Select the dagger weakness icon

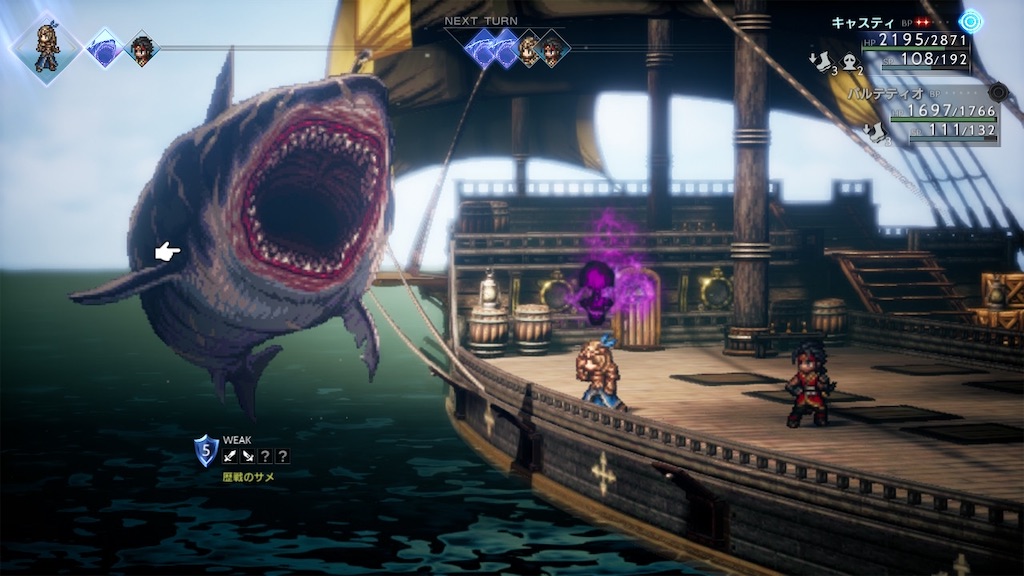[248, 456]
